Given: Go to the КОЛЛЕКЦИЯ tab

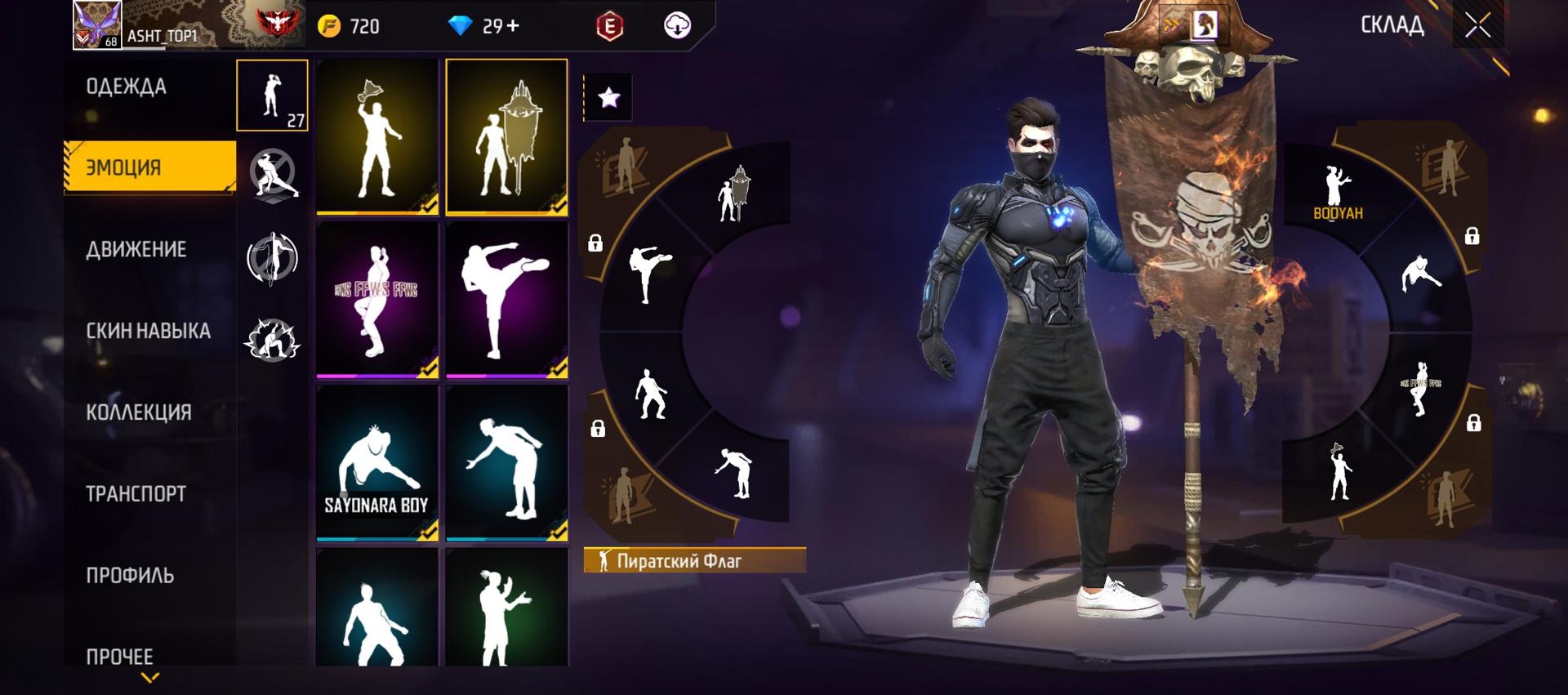Looking at the screenshot, I should point(139,412).
